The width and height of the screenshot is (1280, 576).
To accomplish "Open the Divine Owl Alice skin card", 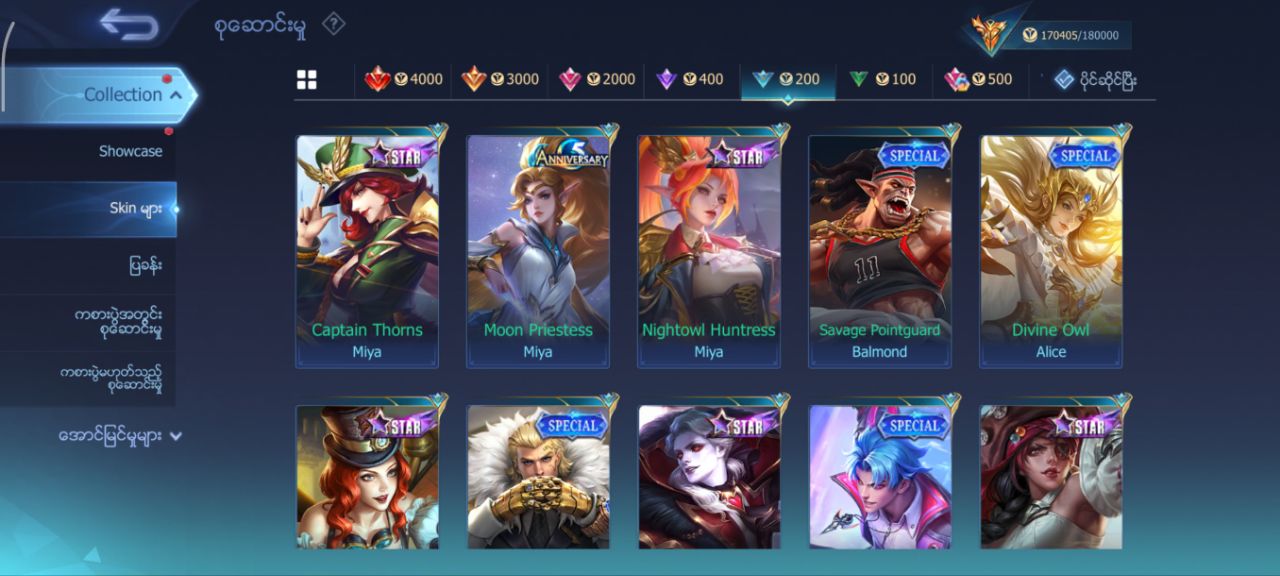I will tap(1051, 251).
